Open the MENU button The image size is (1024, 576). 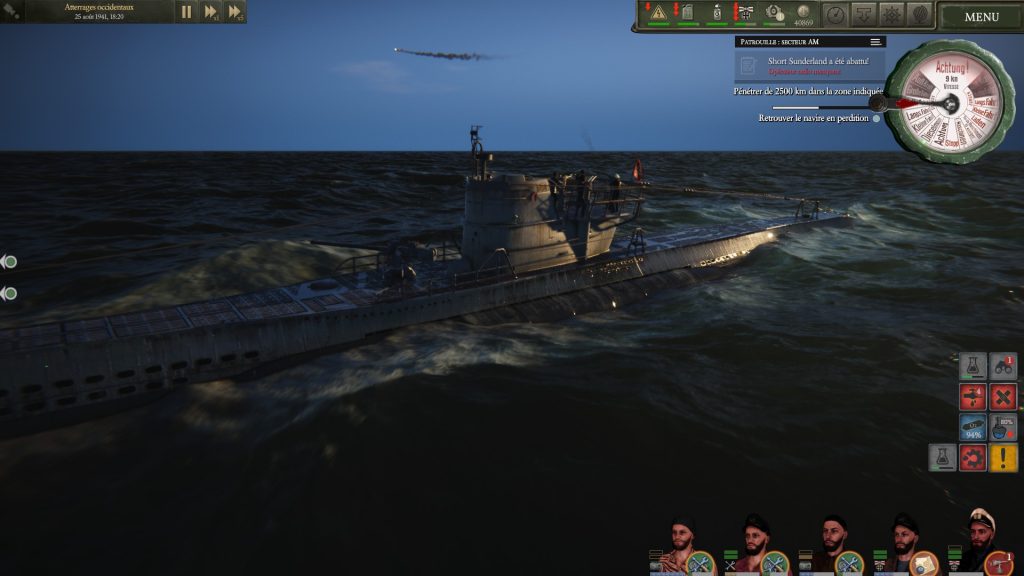point(981,16)
